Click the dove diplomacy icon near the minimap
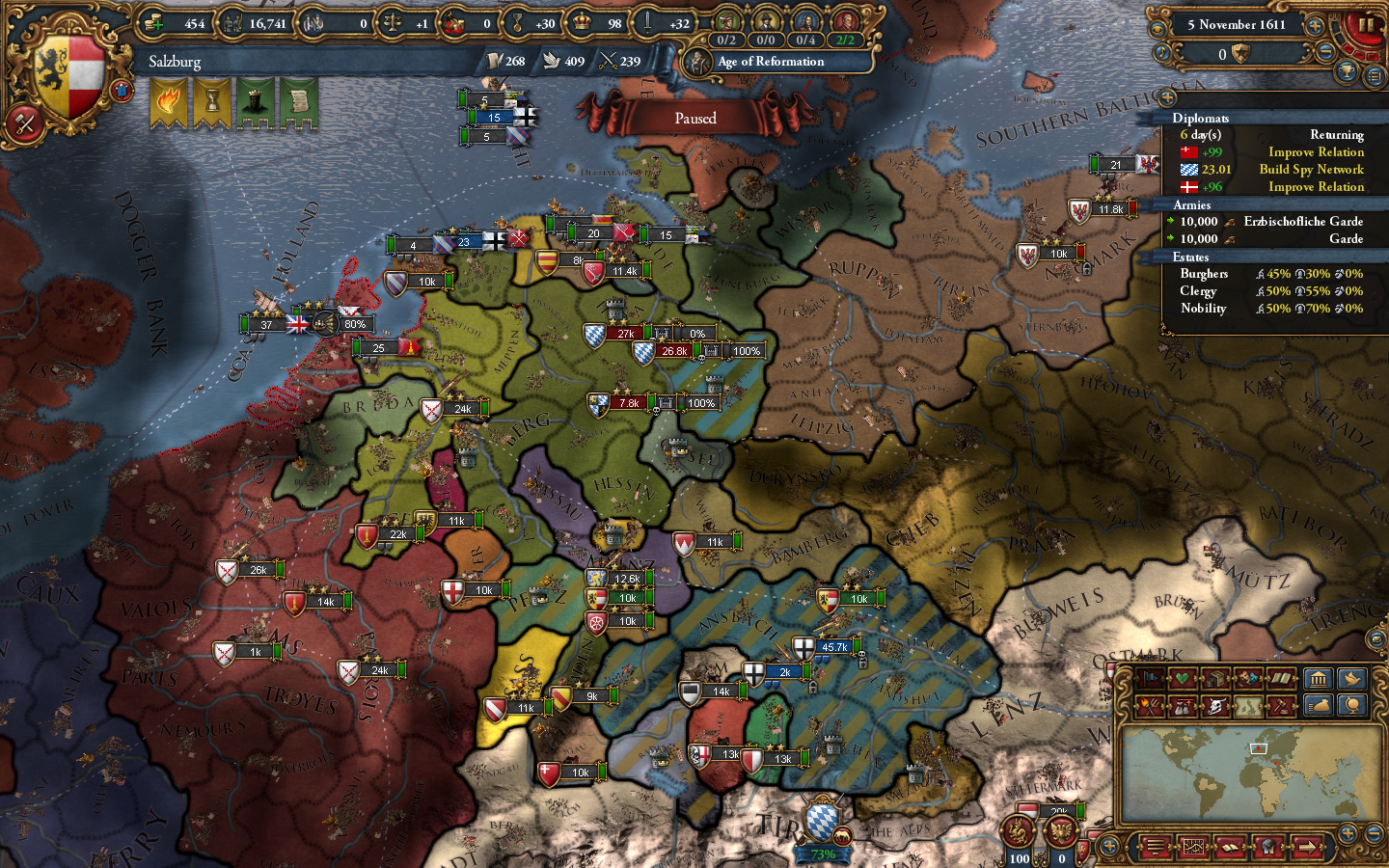This screenshot has height=868, width=1389. (x=1350, y=678)
